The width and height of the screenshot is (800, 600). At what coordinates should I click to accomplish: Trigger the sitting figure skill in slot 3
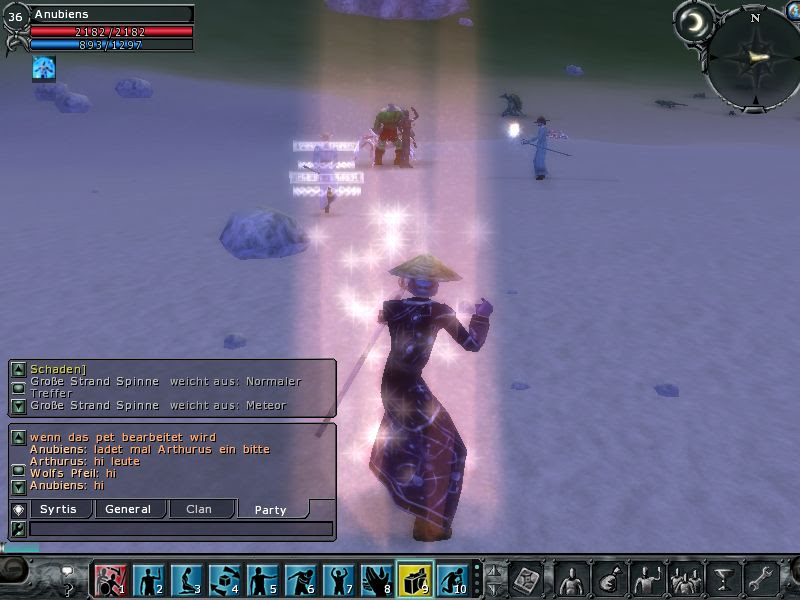[186, 580]
